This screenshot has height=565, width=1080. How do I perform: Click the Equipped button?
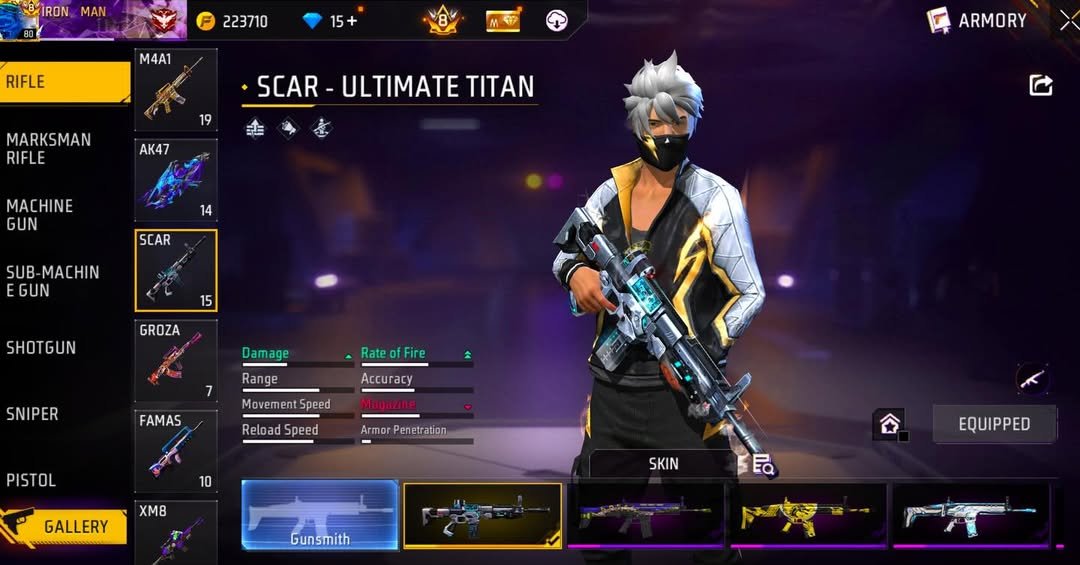994,424
